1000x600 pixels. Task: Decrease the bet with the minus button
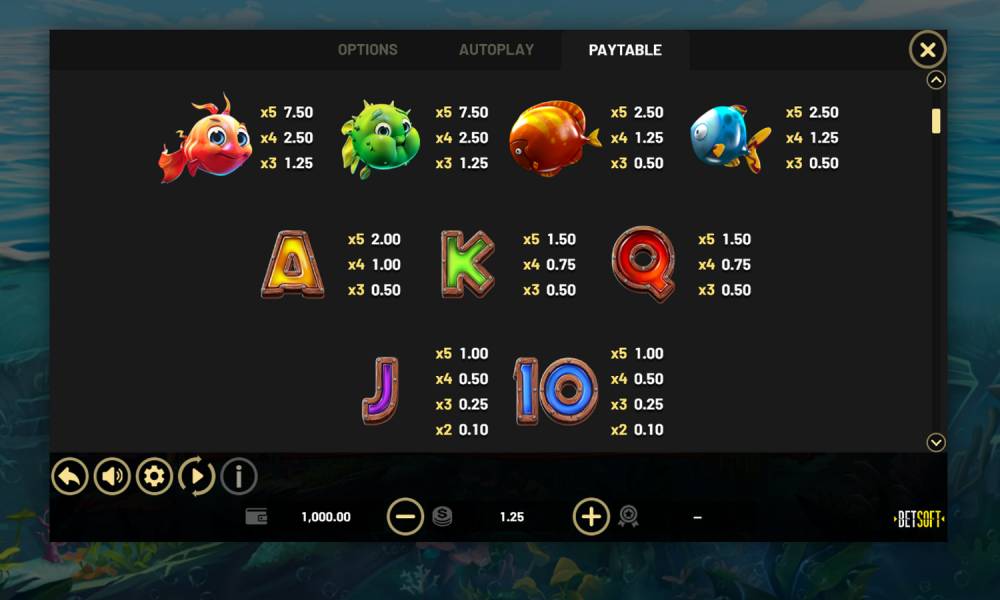[x=405, y=517]
